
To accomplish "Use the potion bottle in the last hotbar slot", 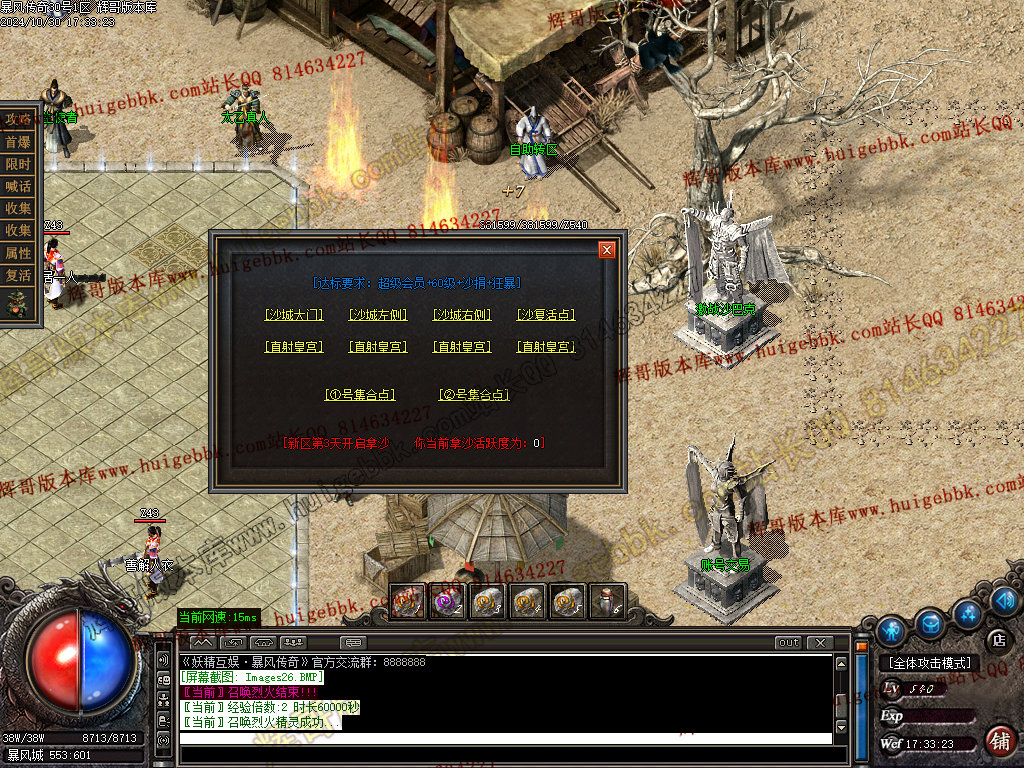I will pos(608,601).
